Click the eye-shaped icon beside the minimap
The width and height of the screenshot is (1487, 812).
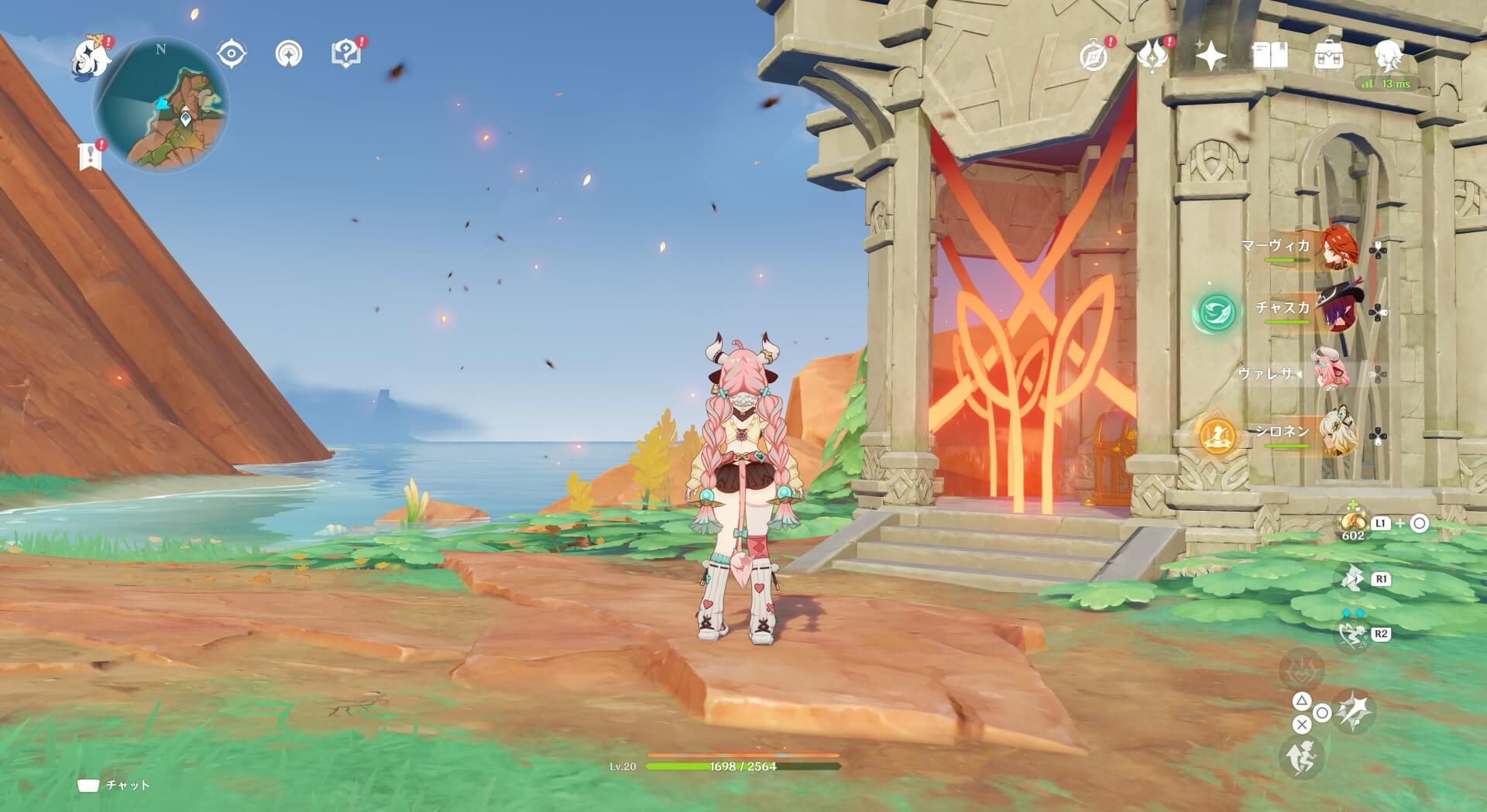pos(231,54)
